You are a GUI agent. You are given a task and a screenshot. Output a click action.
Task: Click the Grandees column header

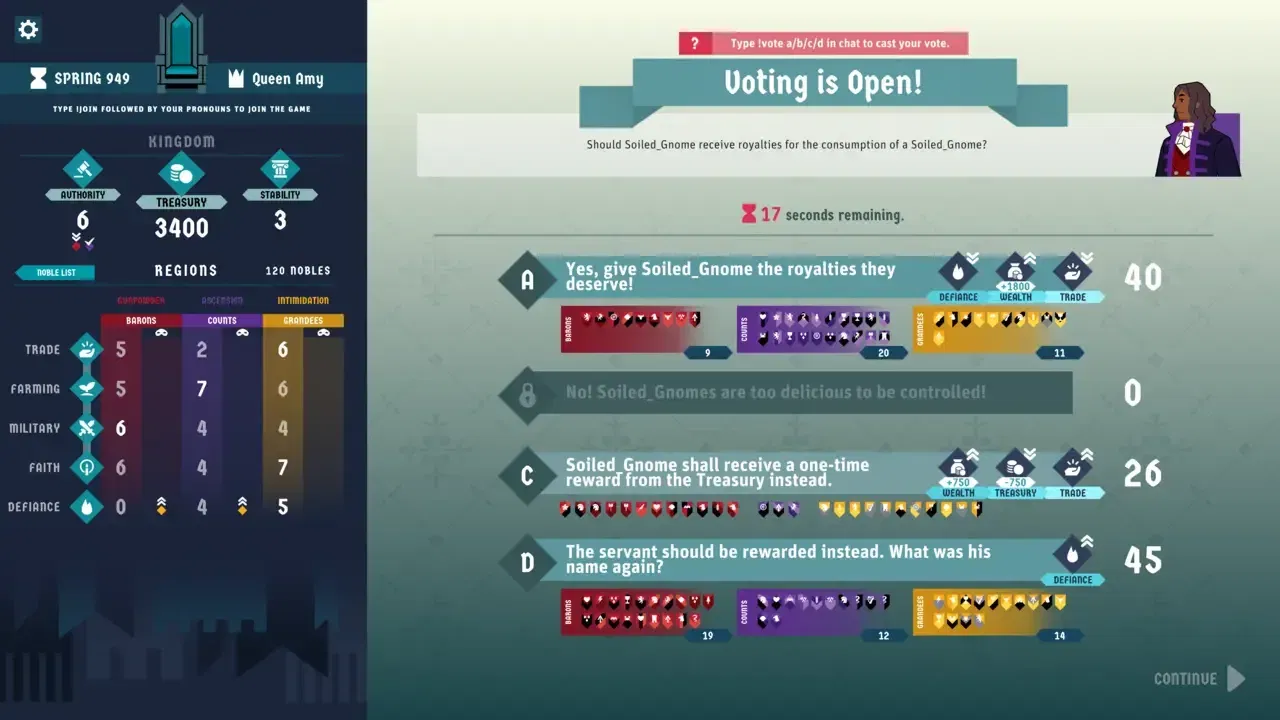point(303,319)
